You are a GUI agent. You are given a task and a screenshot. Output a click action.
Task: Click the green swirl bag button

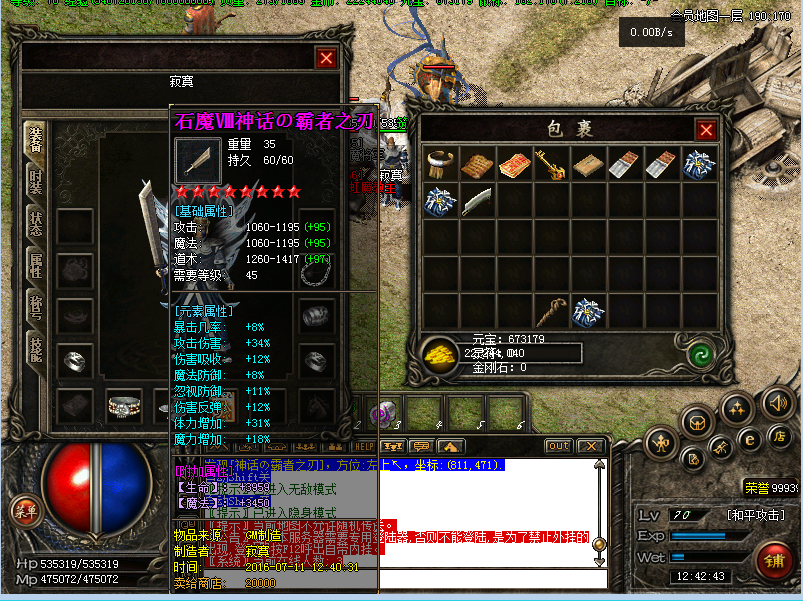698,353
